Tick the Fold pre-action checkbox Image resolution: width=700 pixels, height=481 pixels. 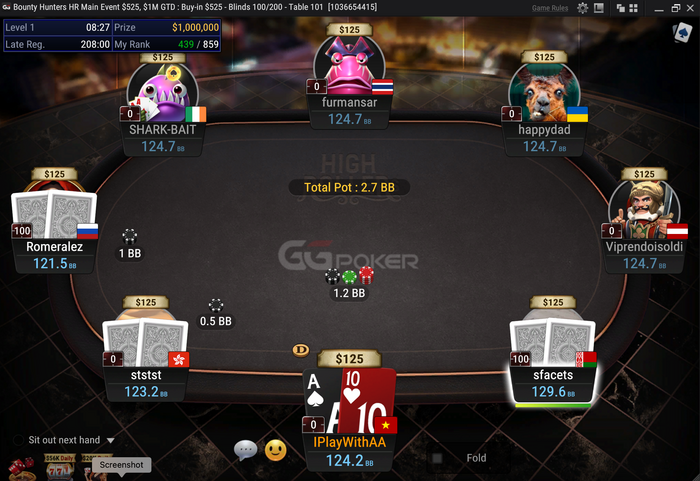click(x=437, y=458)
